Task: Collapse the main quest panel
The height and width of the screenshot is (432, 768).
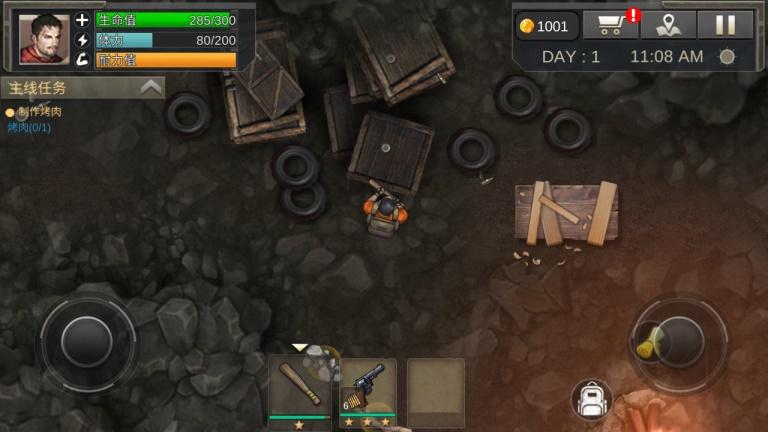Action: 151,87
